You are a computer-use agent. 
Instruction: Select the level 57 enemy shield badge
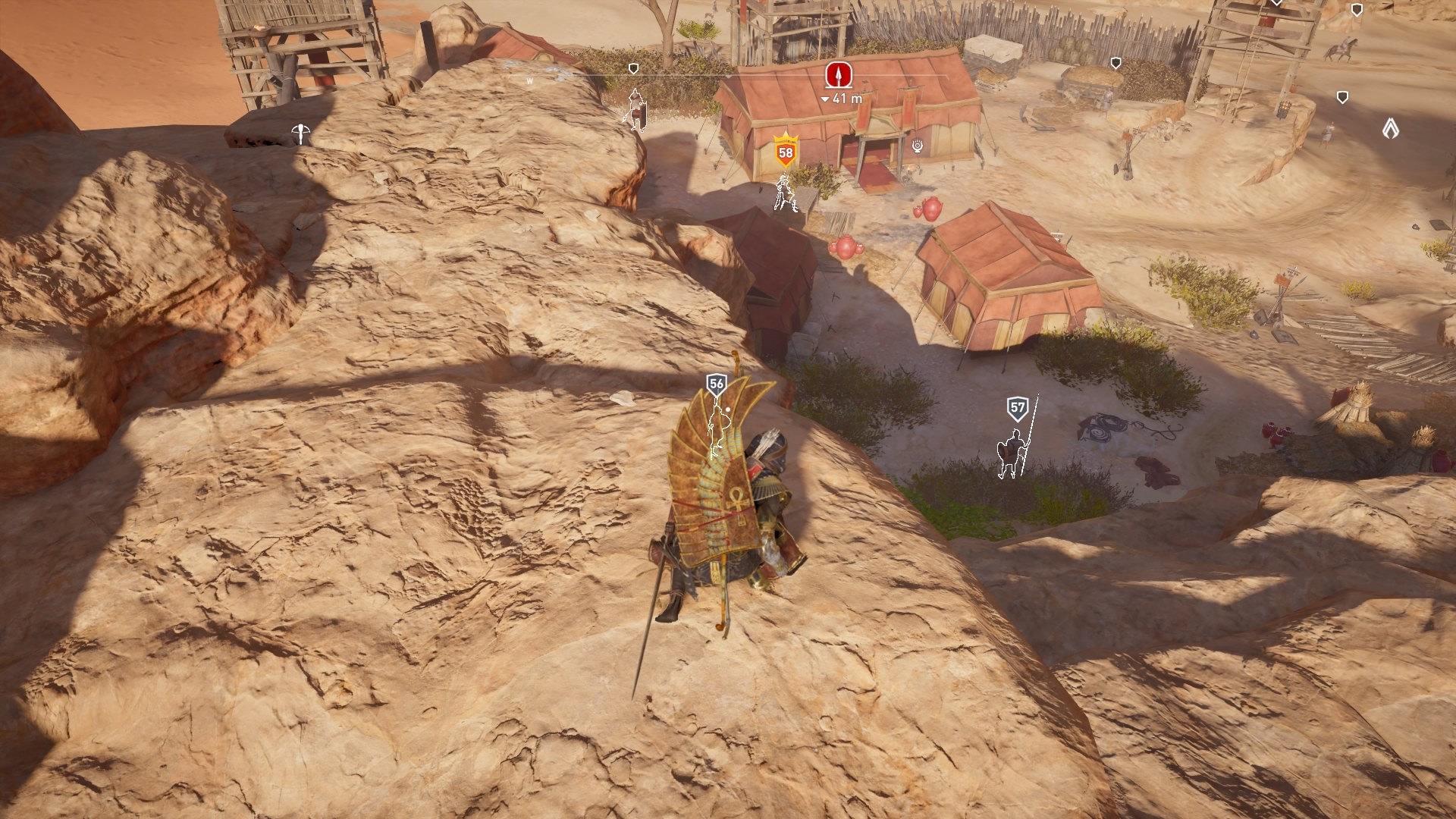tap(1018, 408)
